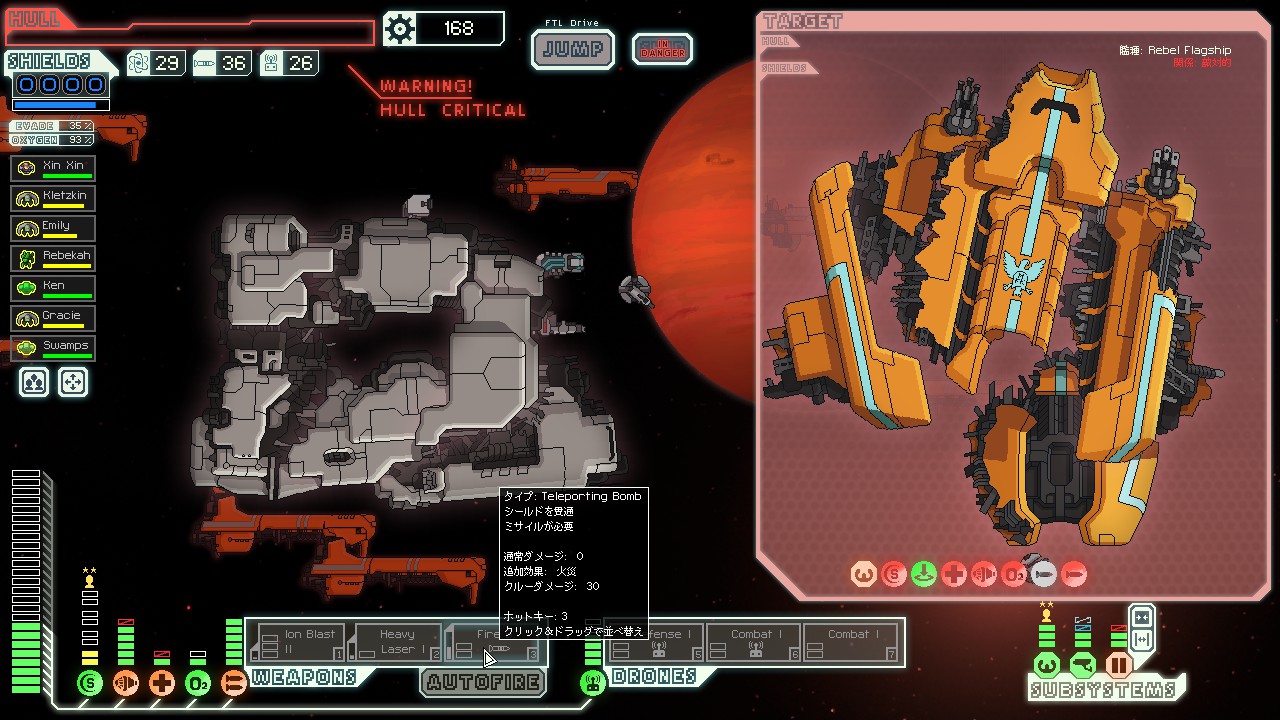
Task: Select crew member Xin Xin
Action: 53,168
